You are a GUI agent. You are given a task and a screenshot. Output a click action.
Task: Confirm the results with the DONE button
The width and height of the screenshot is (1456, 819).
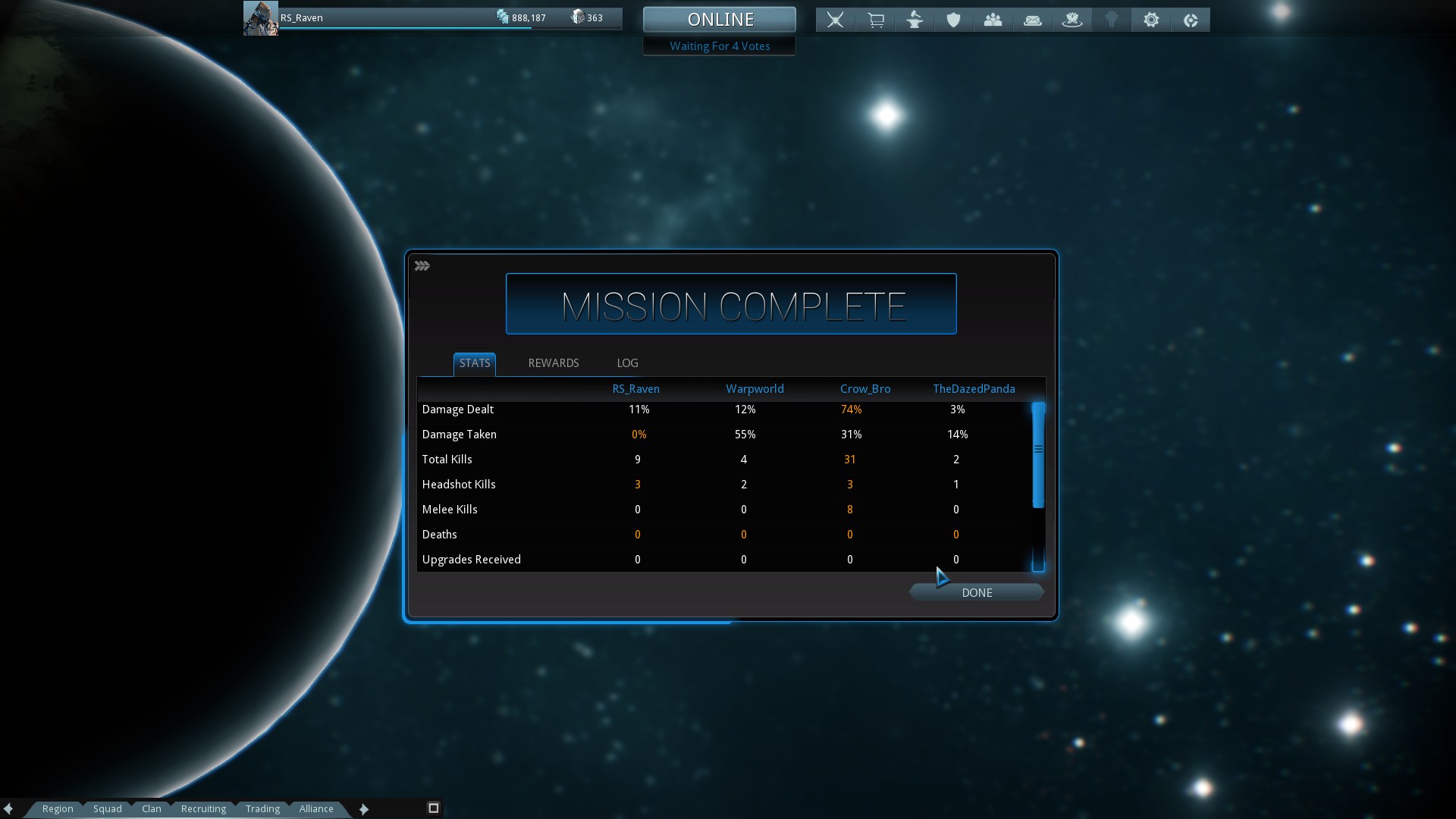point(976,592)
